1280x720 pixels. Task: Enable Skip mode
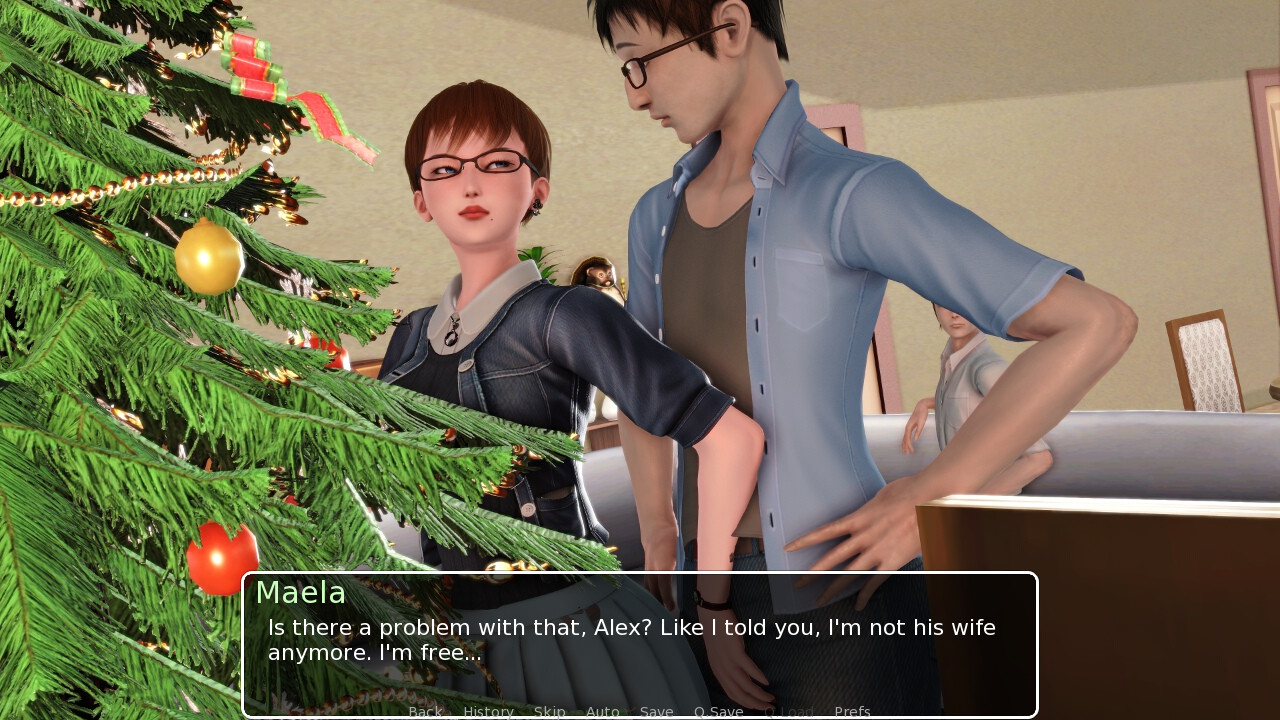(x=550, y=711)
